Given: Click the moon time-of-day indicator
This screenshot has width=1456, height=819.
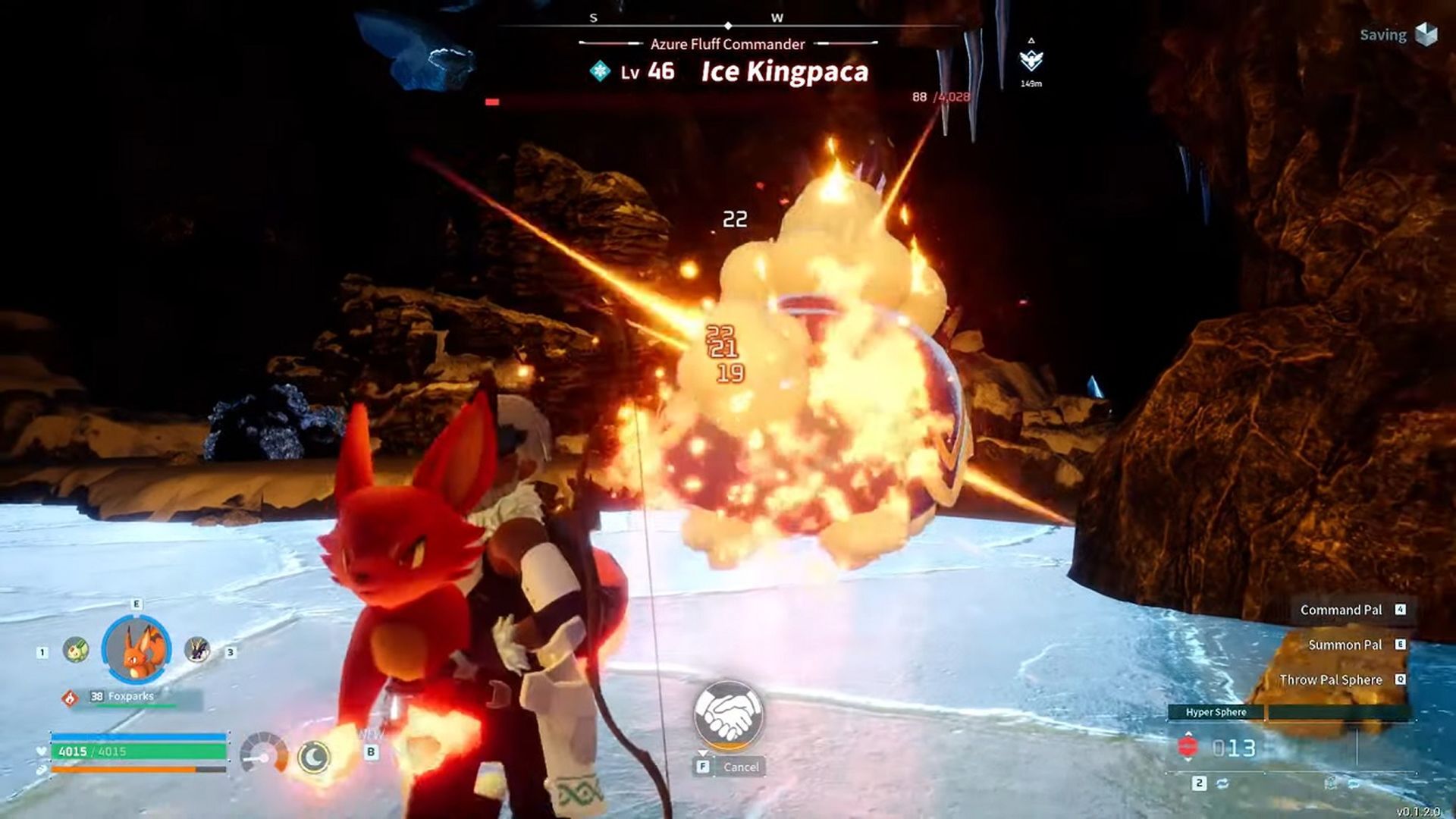Looking at the screenshot, I should coord(313,756).
